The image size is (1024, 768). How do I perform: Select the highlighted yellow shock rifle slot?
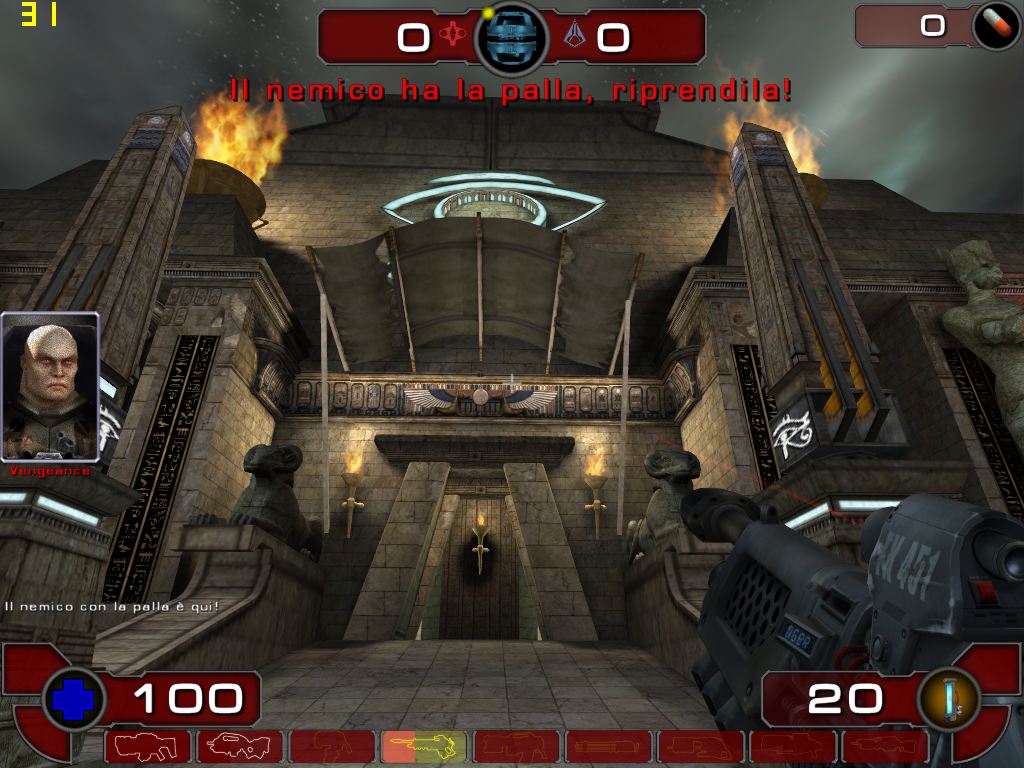tap(423, 746)
